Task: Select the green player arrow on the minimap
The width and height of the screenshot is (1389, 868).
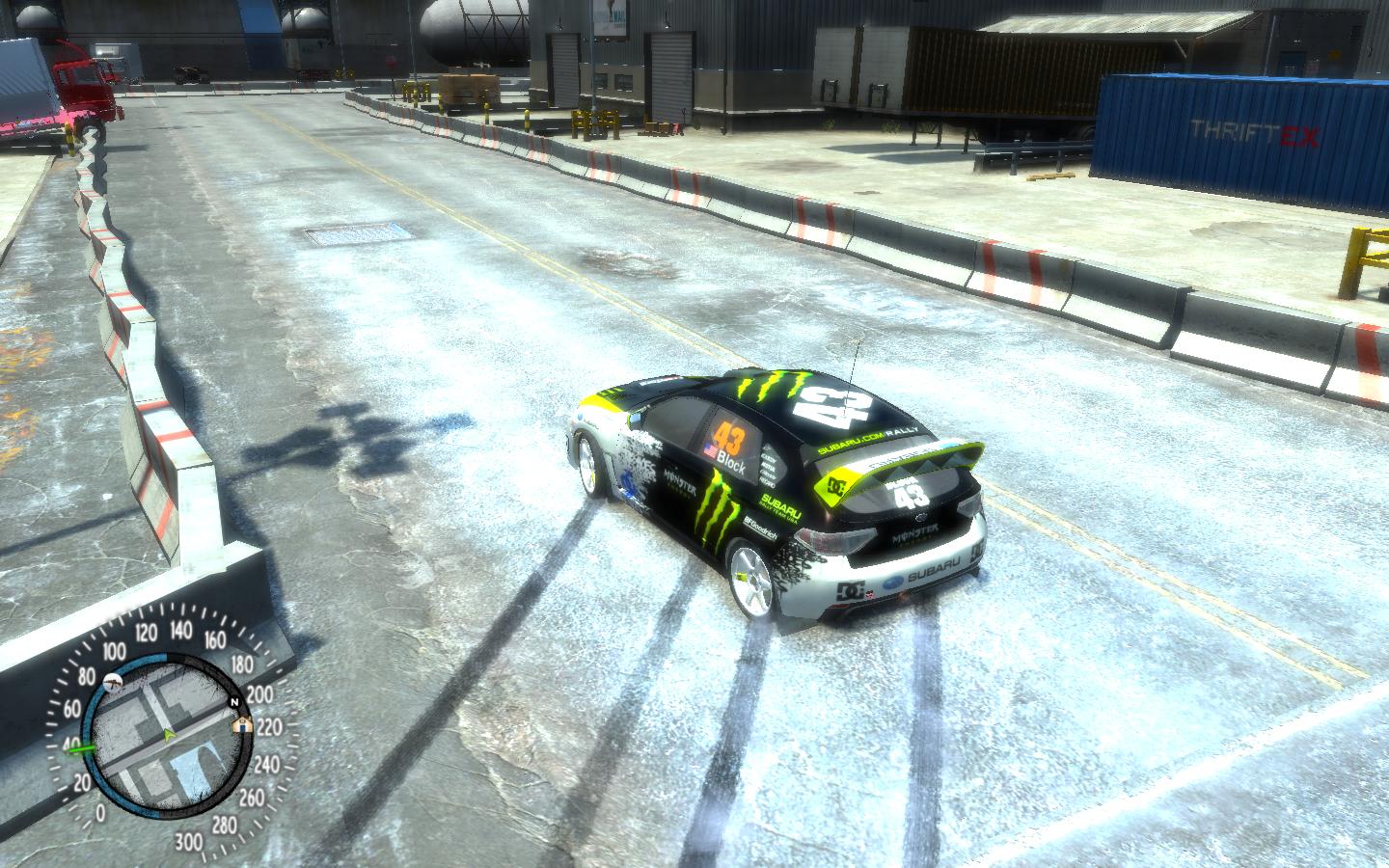Action: click(170, 736)
